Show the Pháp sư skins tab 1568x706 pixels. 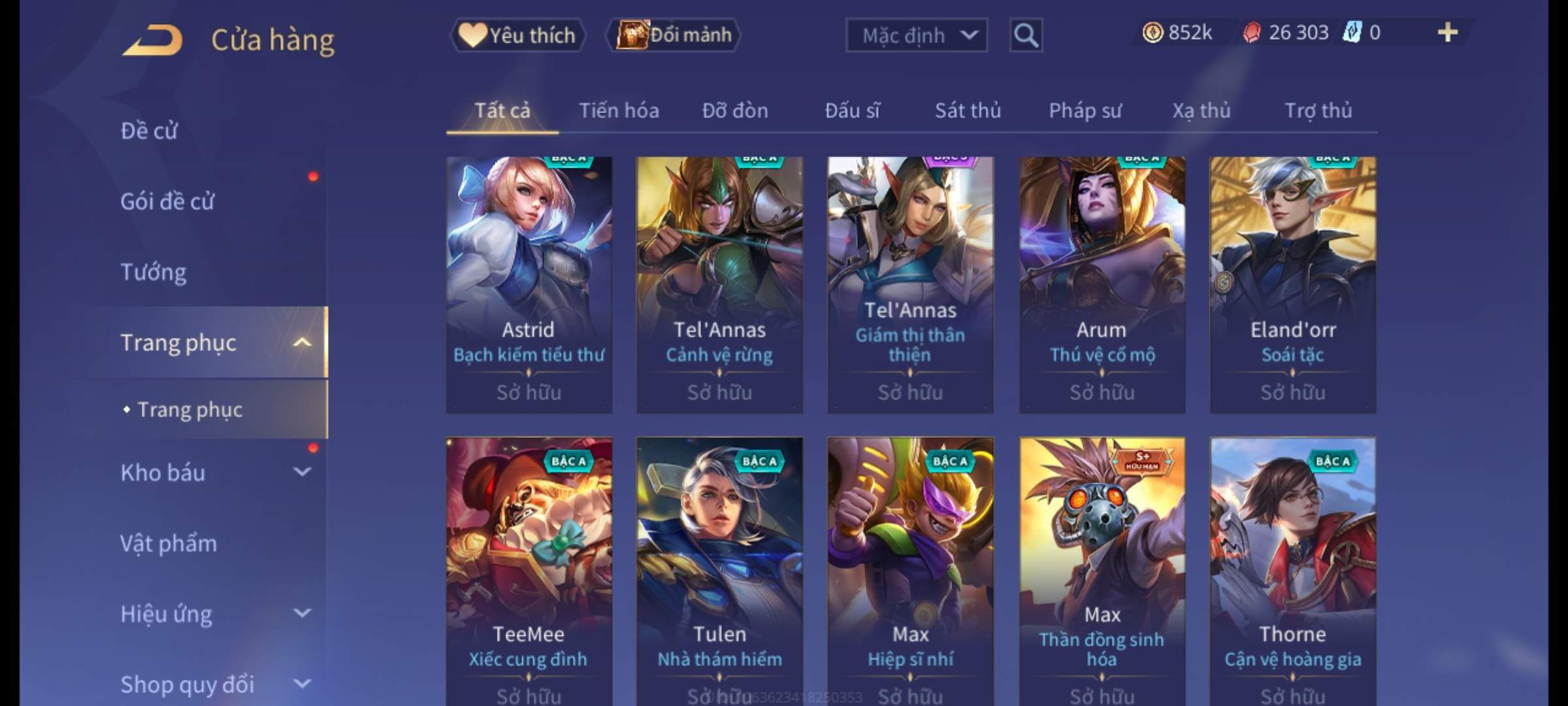(1085, 110)
